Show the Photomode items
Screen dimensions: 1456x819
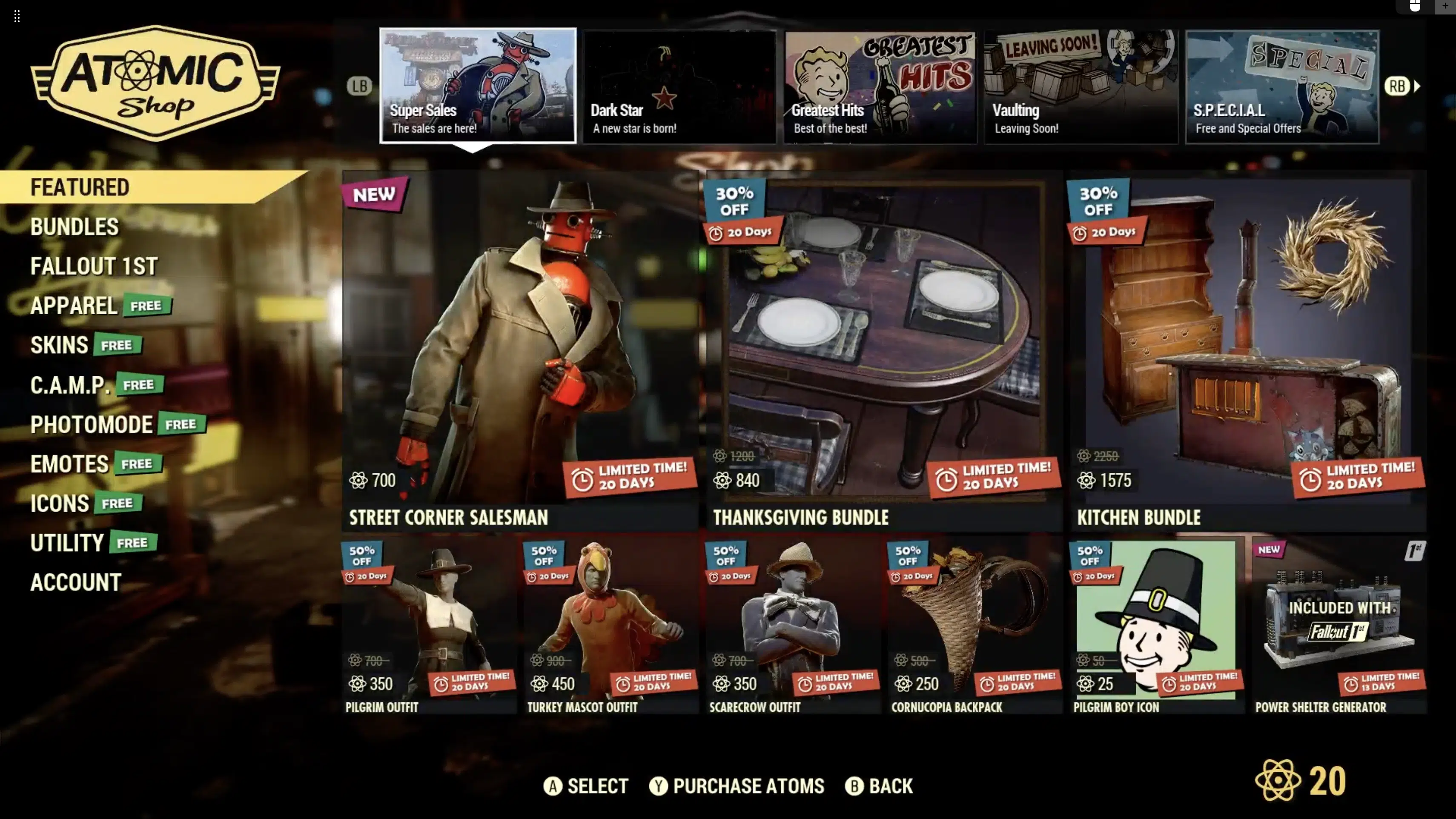92,424
